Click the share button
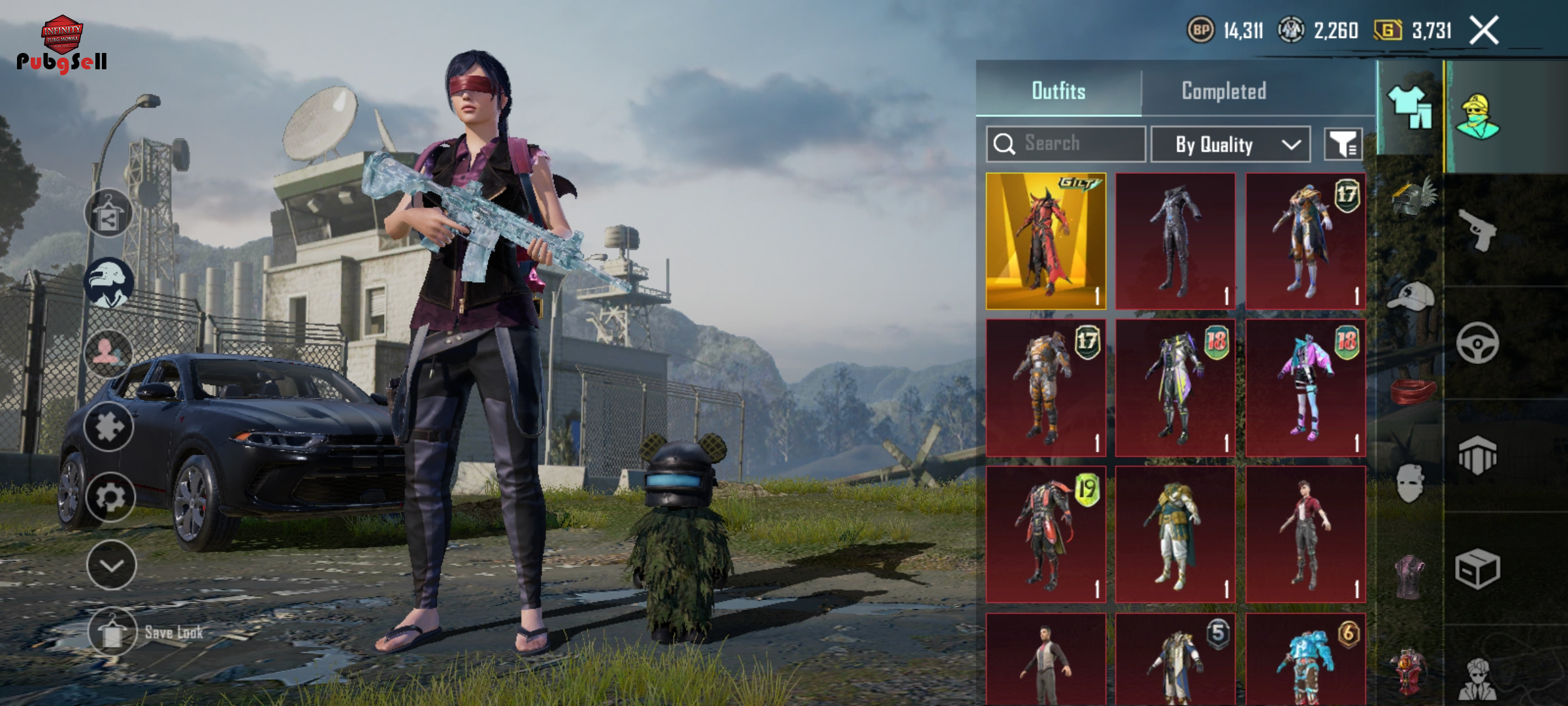Screen dimensions: 1568x706 108,214
